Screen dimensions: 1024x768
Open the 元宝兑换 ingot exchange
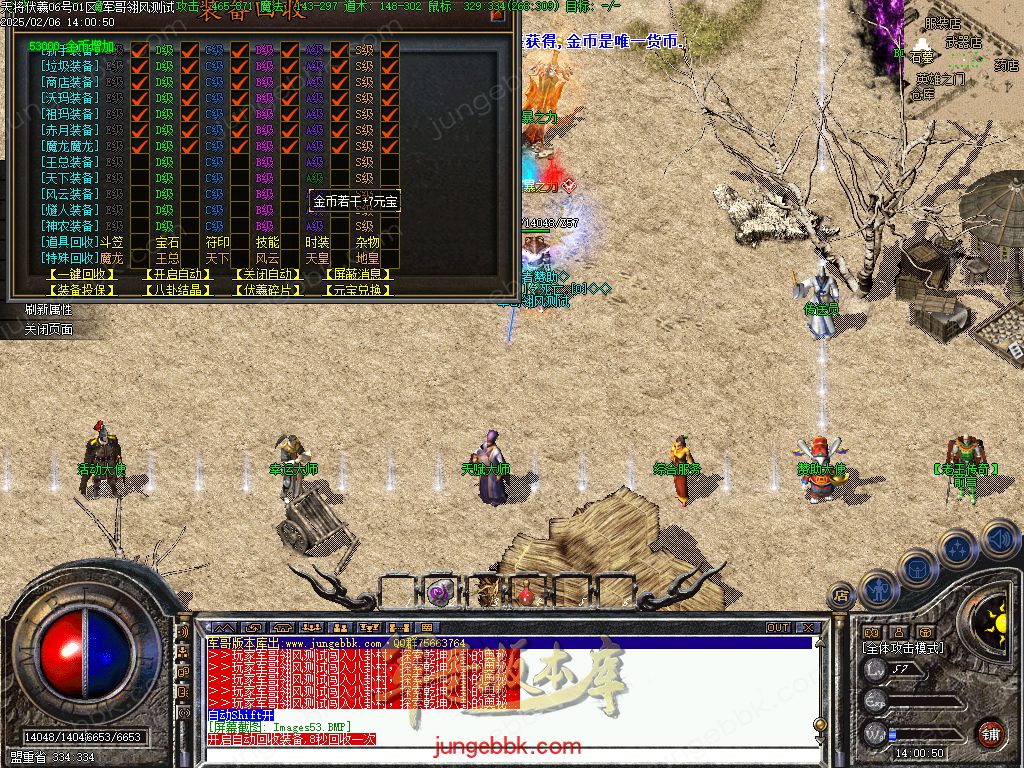tap(358, 290)
